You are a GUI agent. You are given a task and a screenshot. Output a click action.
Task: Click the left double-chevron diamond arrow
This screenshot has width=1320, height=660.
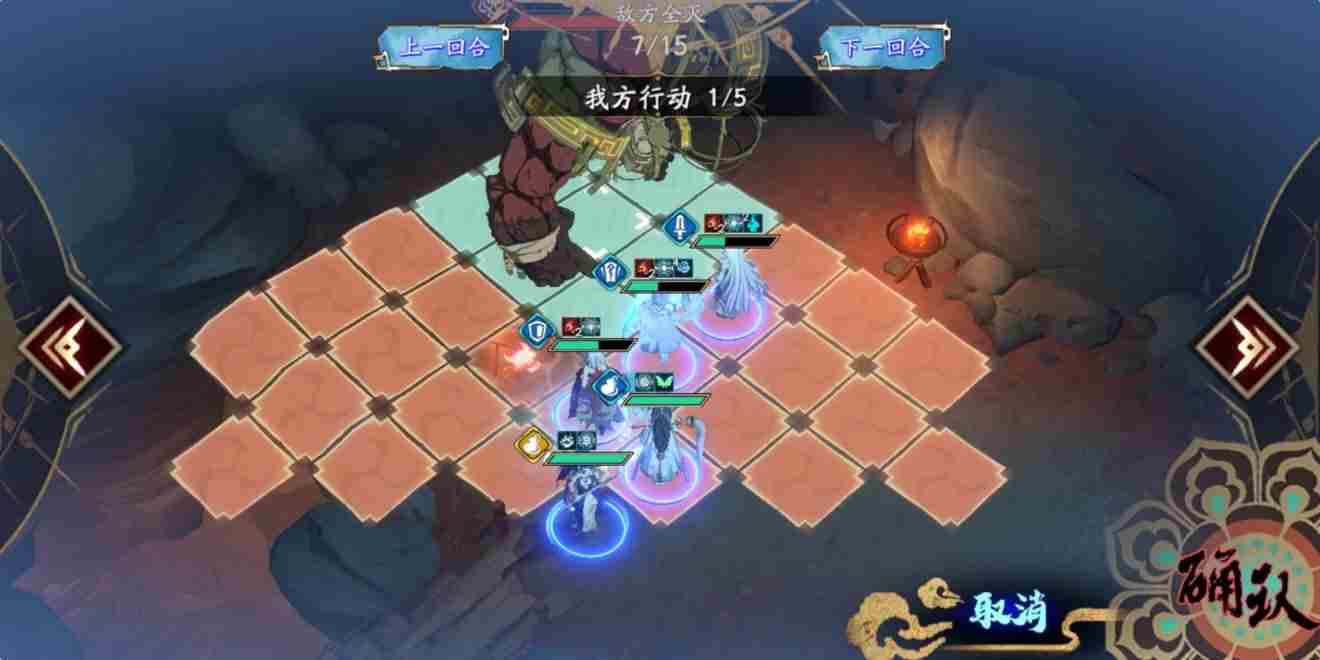(x=72, y=347)
